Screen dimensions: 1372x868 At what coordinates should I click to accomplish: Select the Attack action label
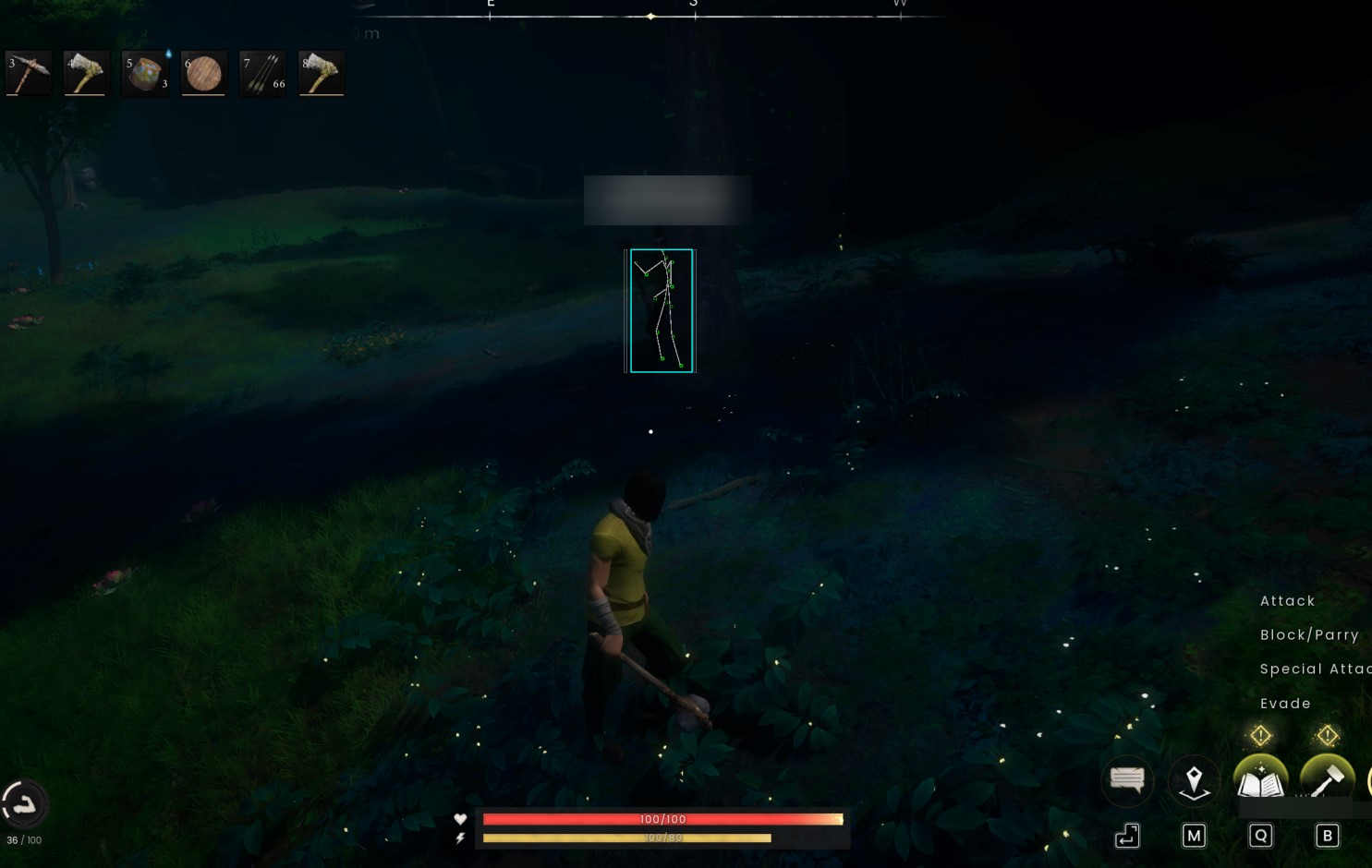pyautogui.click(x=1287, y=600)
